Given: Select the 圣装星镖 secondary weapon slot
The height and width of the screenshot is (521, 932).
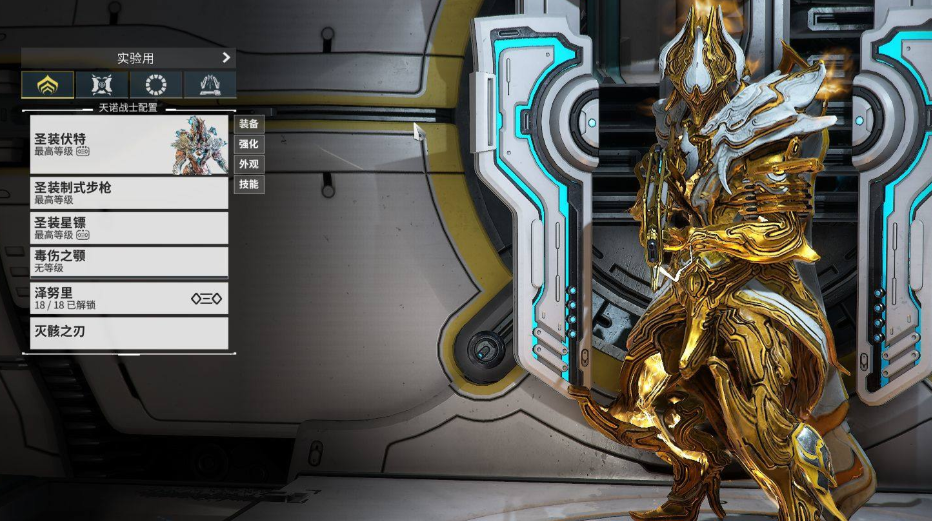Looking at the screenshot, I should (128, 227).
